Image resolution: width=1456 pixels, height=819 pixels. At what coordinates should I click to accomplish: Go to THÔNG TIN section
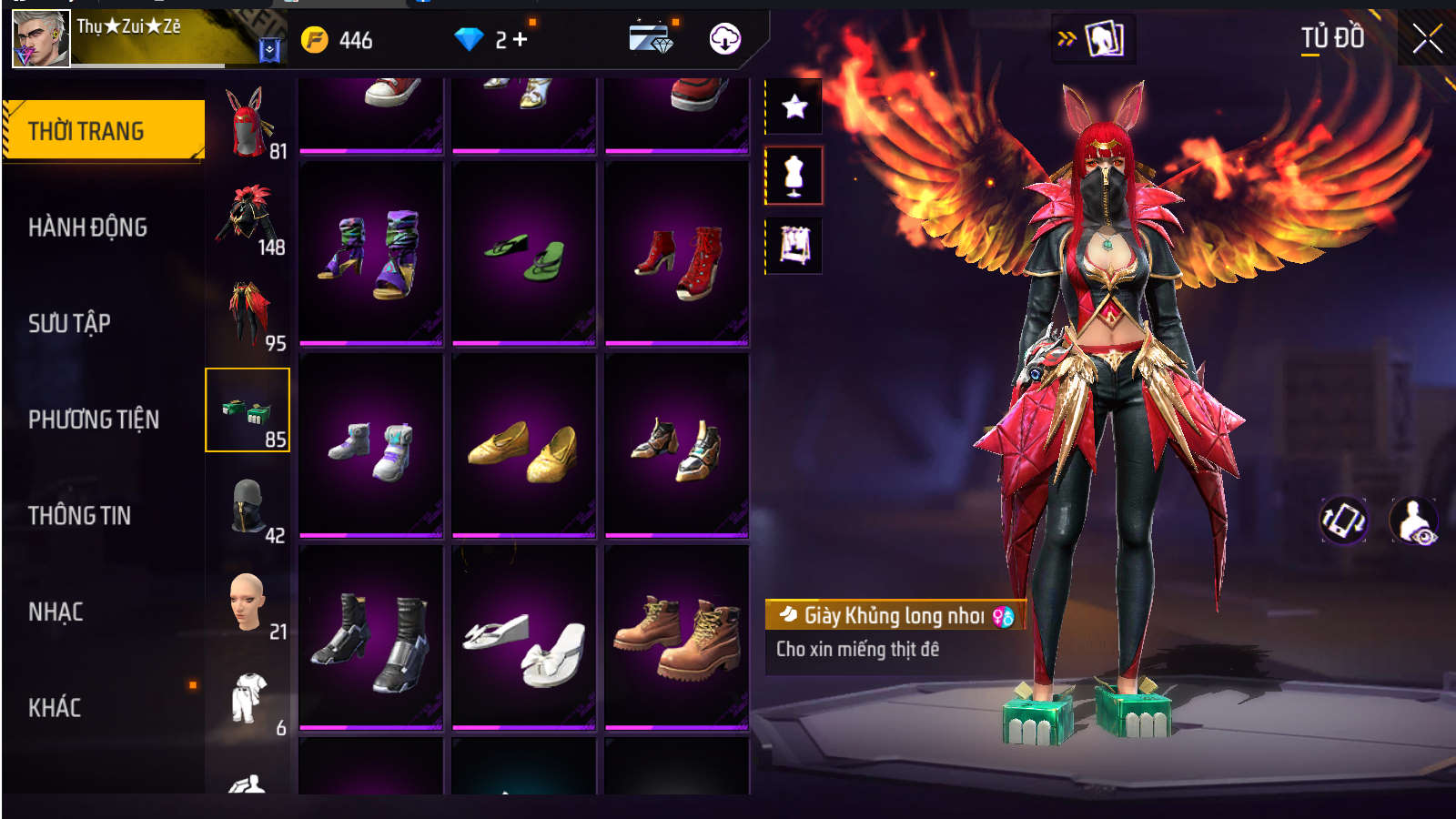[79, 516]
